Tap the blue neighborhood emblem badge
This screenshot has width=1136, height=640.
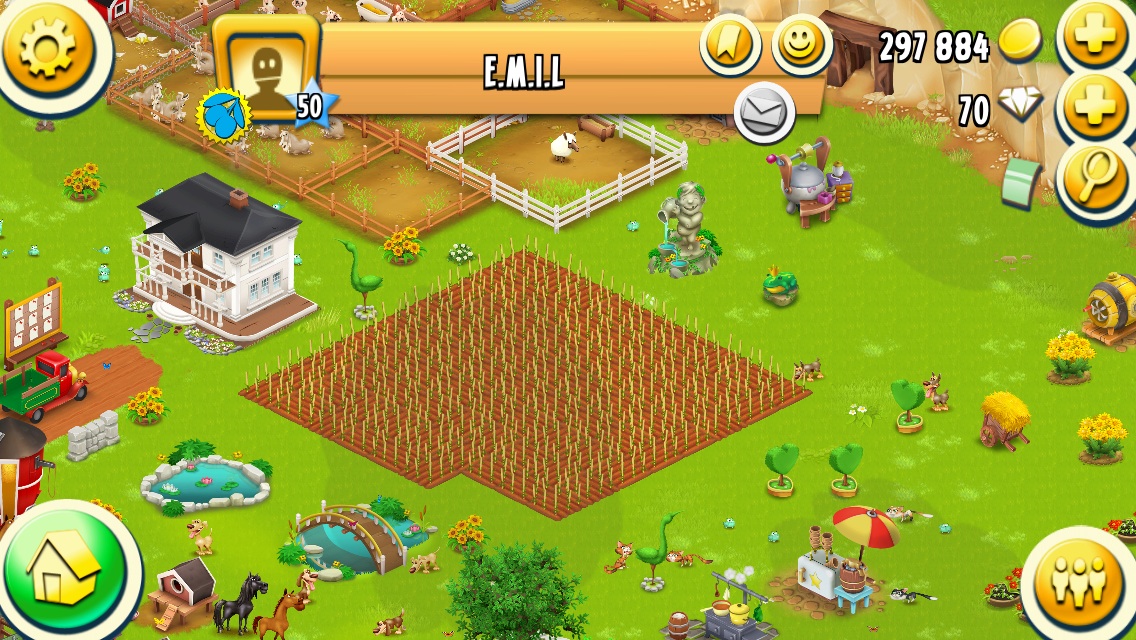[227, 116]
